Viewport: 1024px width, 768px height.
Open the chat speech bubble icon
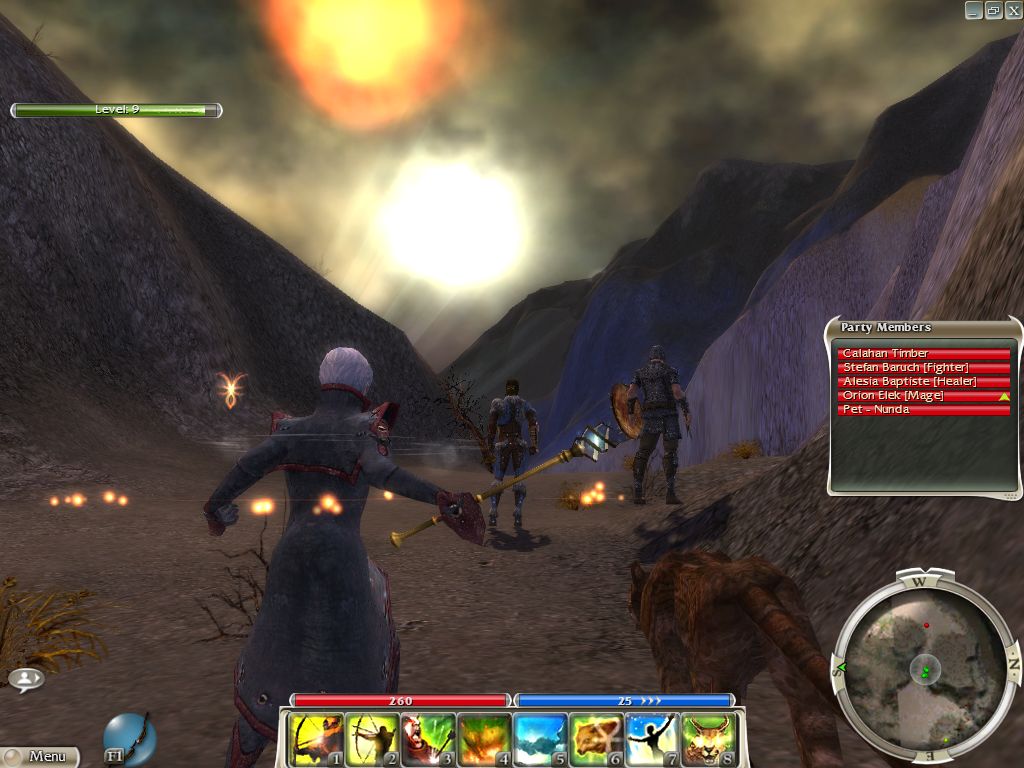click(26, 680)
